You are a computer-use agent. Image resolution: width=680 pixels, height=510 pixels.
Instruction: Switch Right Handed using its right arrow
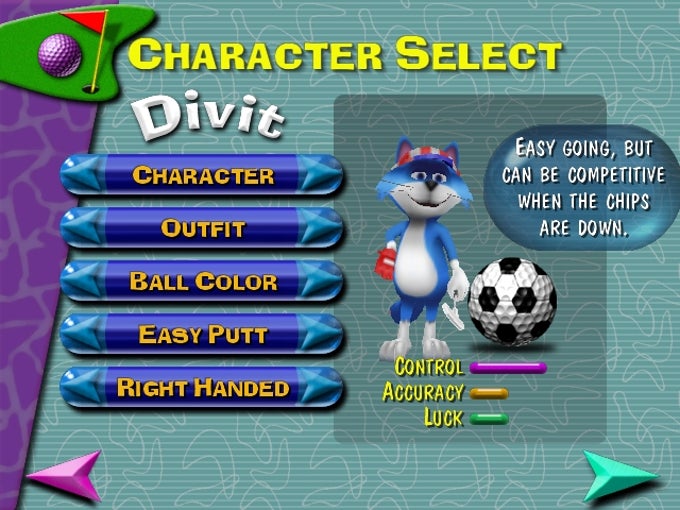(319, 387)
